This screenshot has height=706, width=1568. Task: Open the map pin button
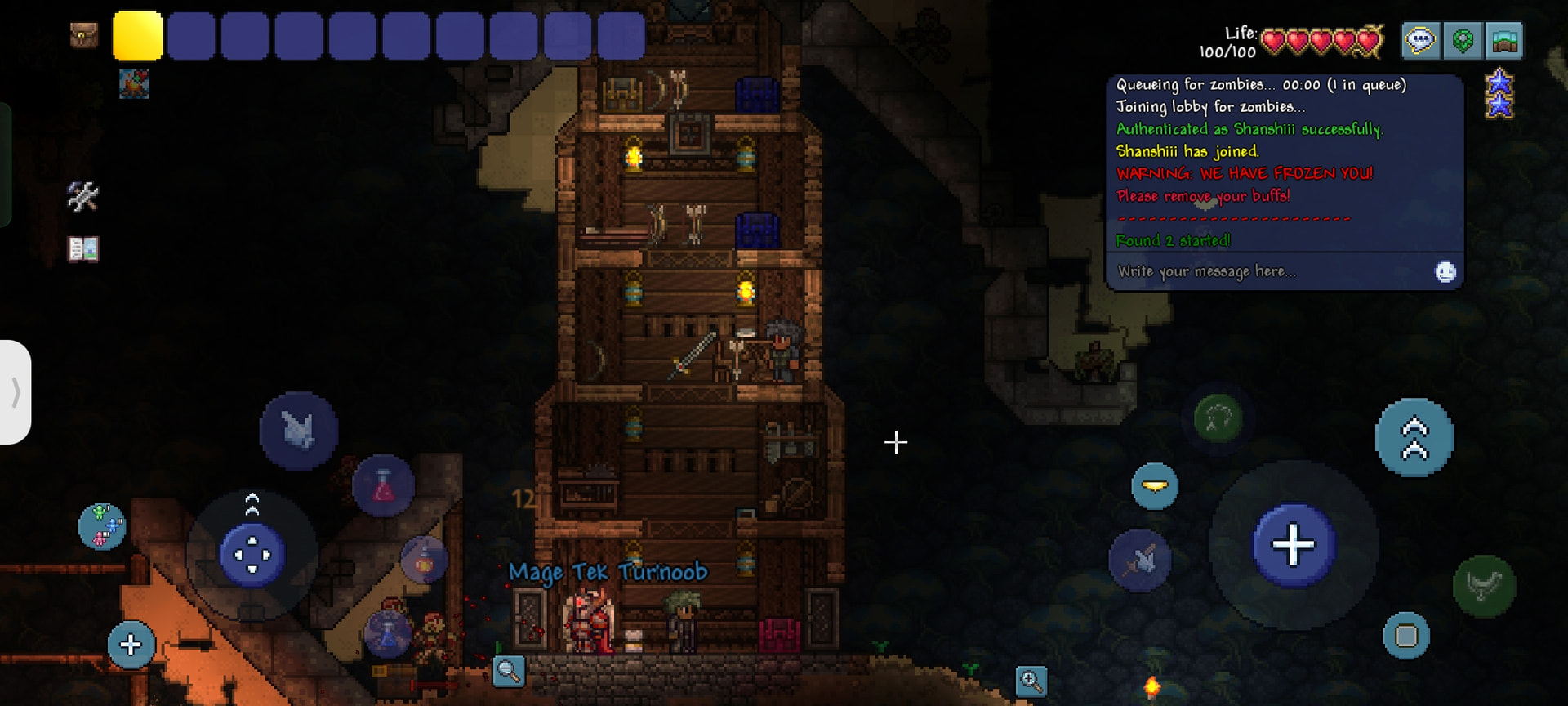coord(1463,40)
